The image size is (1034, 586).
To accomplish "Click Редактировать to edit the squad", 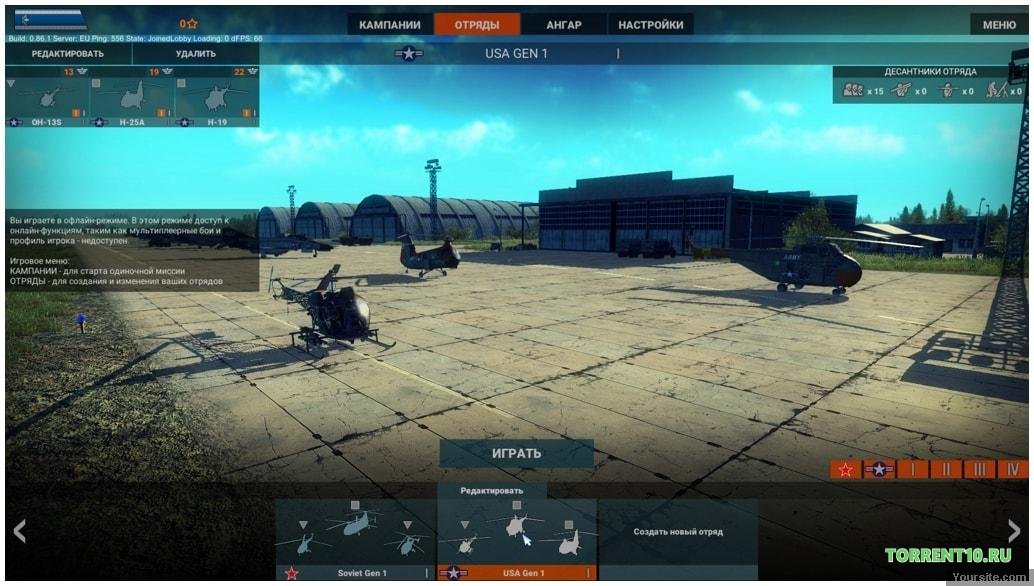I will 68,54.
